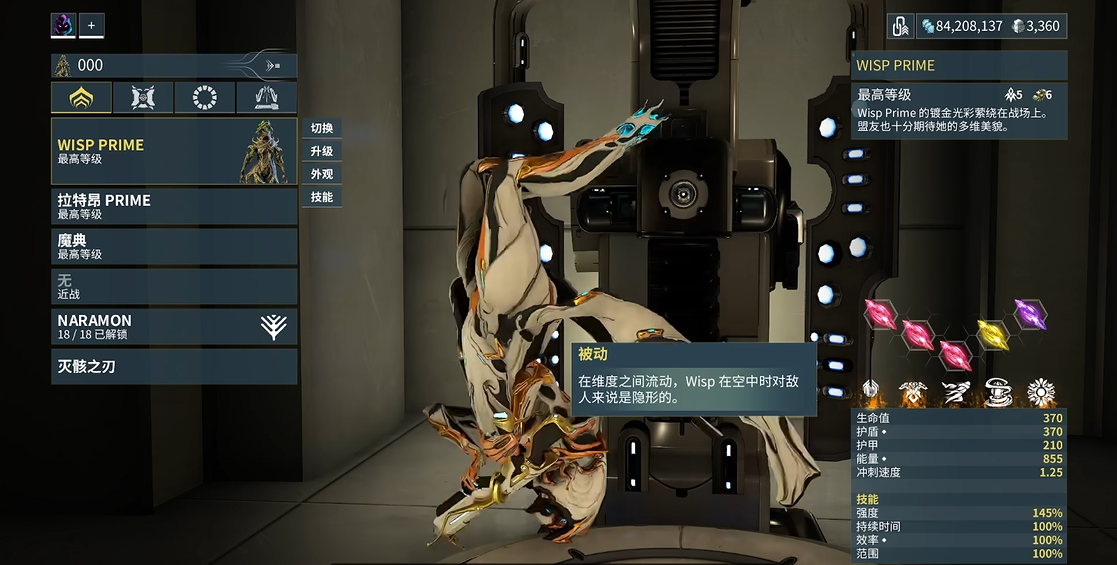Open the 升级 upgrade menu
The width and height of the screenshot is (1117, 565).
pos(322,151)
